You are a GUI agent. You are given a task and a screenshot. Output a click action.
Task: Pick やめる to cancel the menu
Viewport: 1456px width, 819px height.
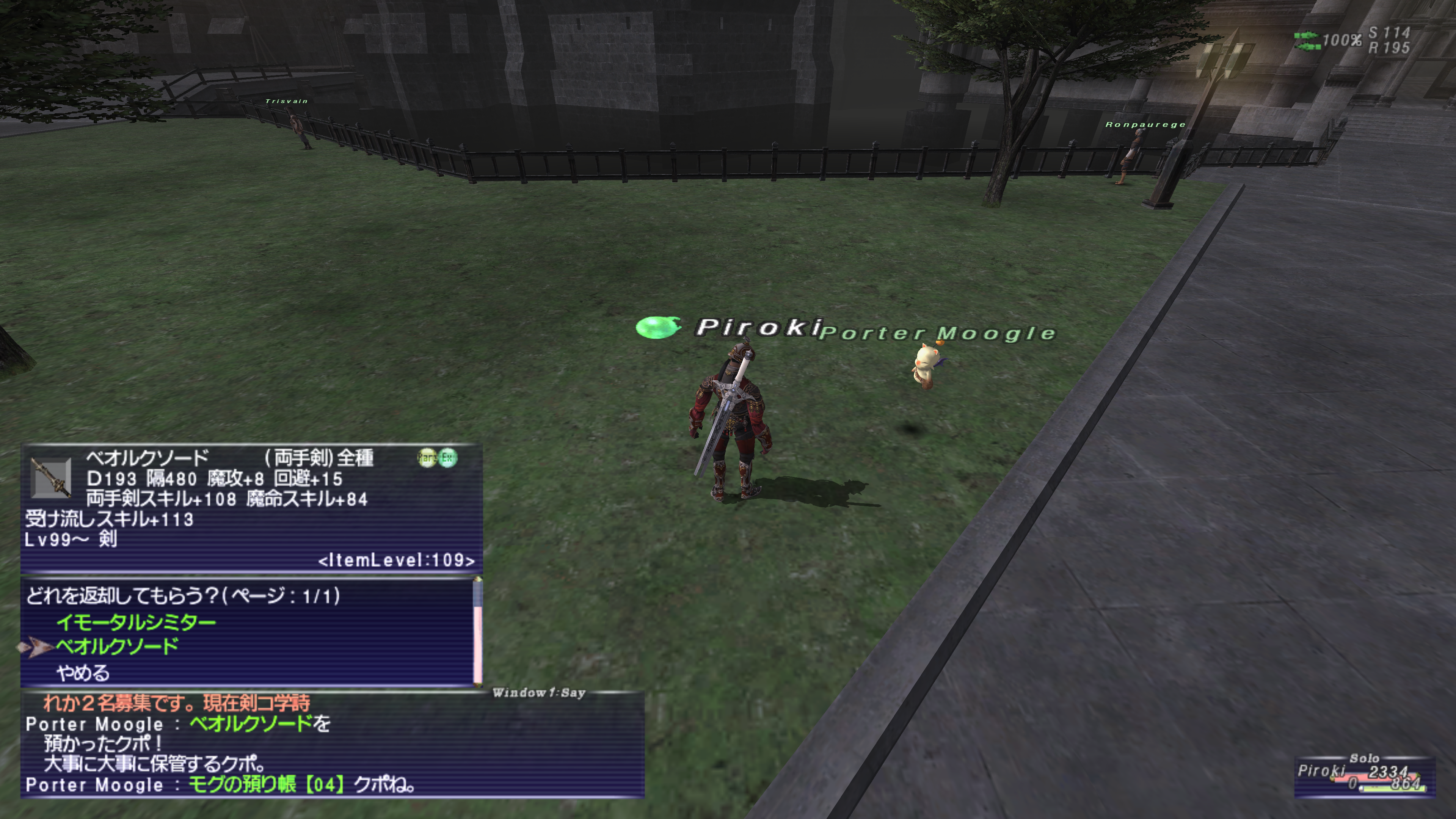tap(83, 673)
